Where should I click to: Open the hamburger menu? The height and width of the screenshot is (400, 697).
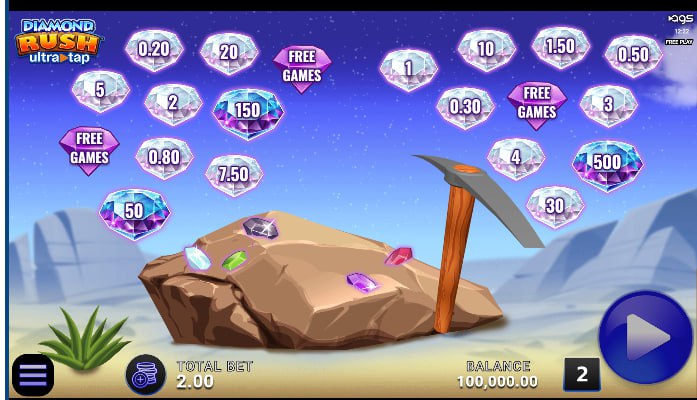(33, 375)
